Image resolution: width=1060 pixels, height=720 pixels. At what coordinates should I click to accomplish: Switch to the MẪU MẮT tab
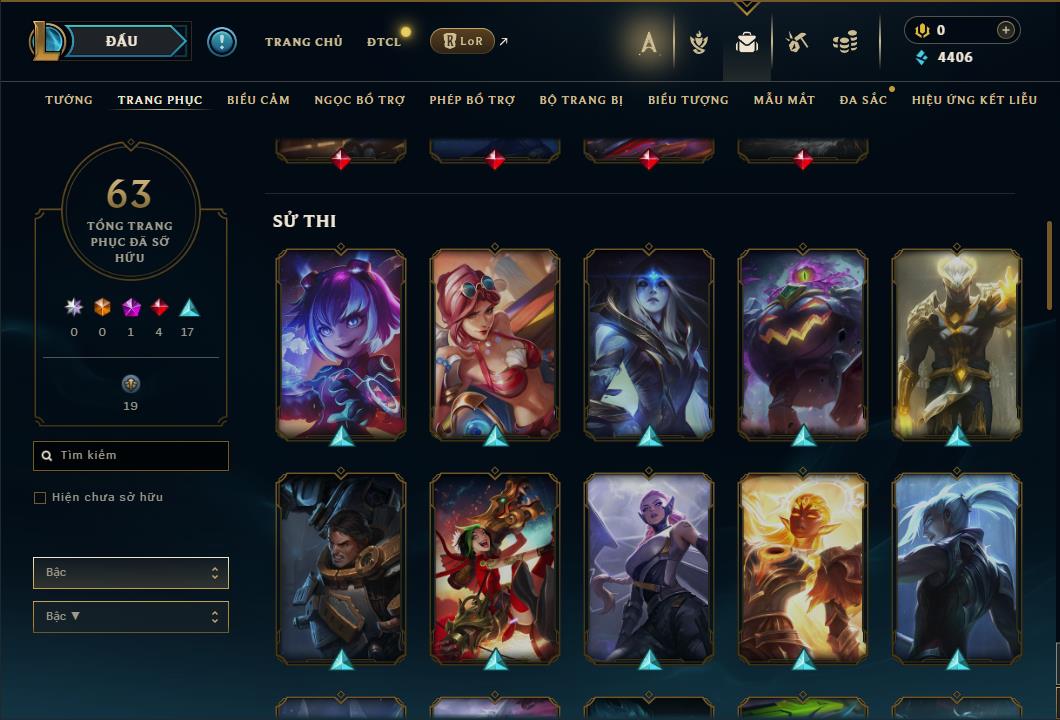tap(784, 100)
